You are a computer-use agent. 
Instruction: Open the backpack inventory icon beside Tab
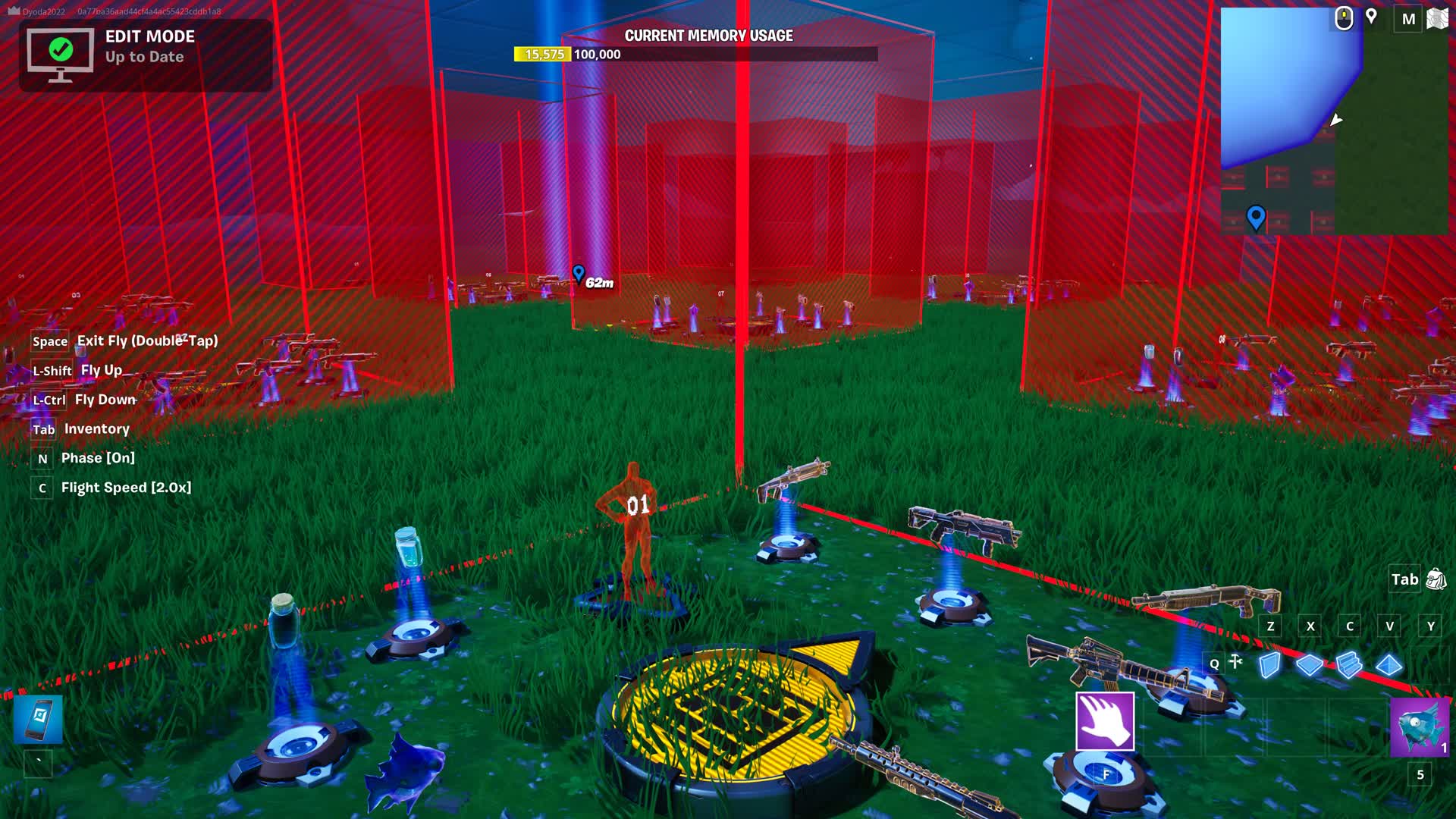(x=1435, y=579)
